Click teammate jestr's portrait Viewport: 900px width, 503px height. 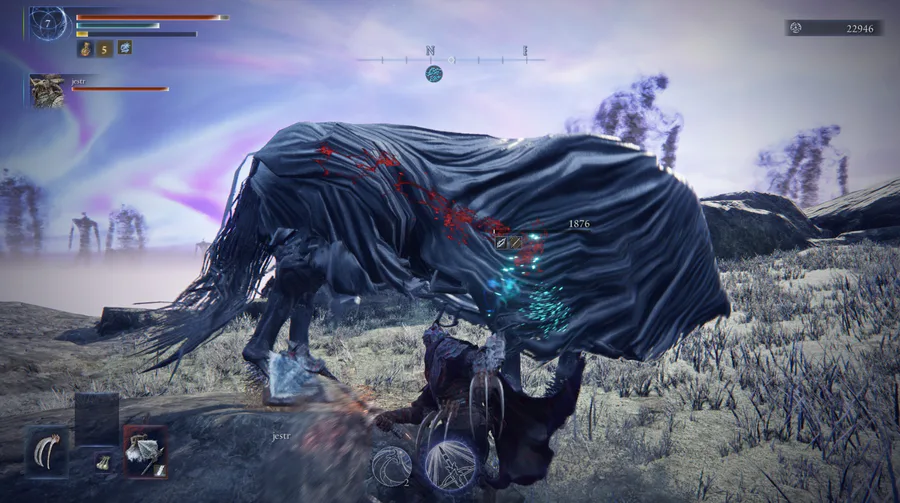(47, 90)
